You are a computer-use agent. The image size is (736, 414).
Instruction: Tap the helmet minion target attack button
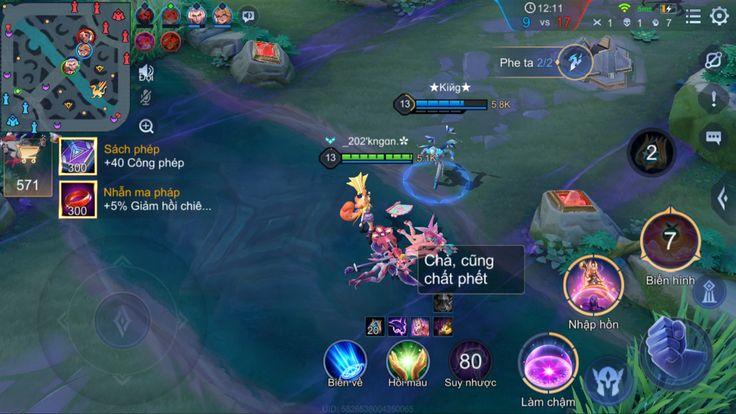[x=607, y=381]
